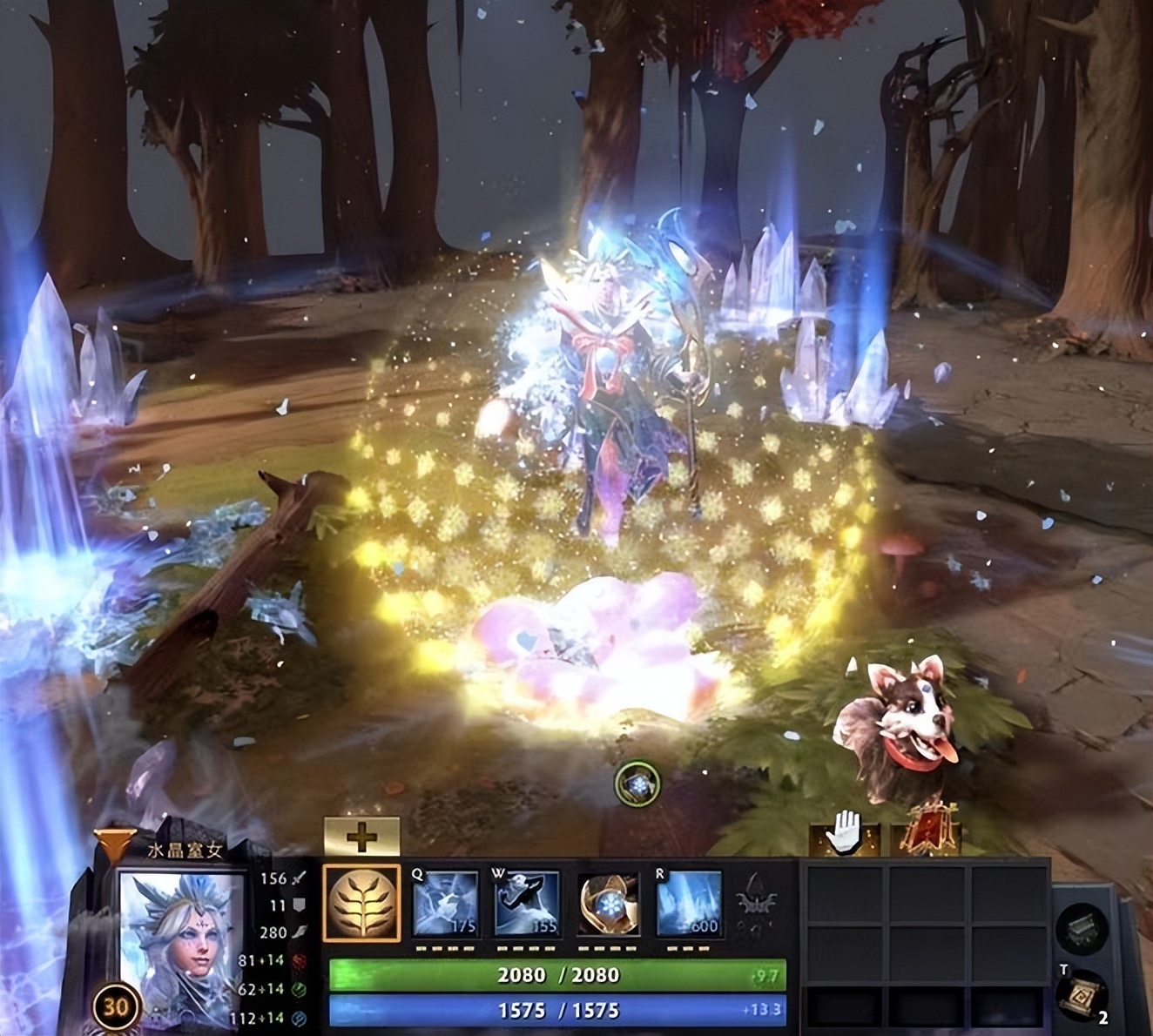This screenshot has height=1036, width=1153.
Task: Toggle the snowflake buff icon above the hero
Action: (637, 783)
